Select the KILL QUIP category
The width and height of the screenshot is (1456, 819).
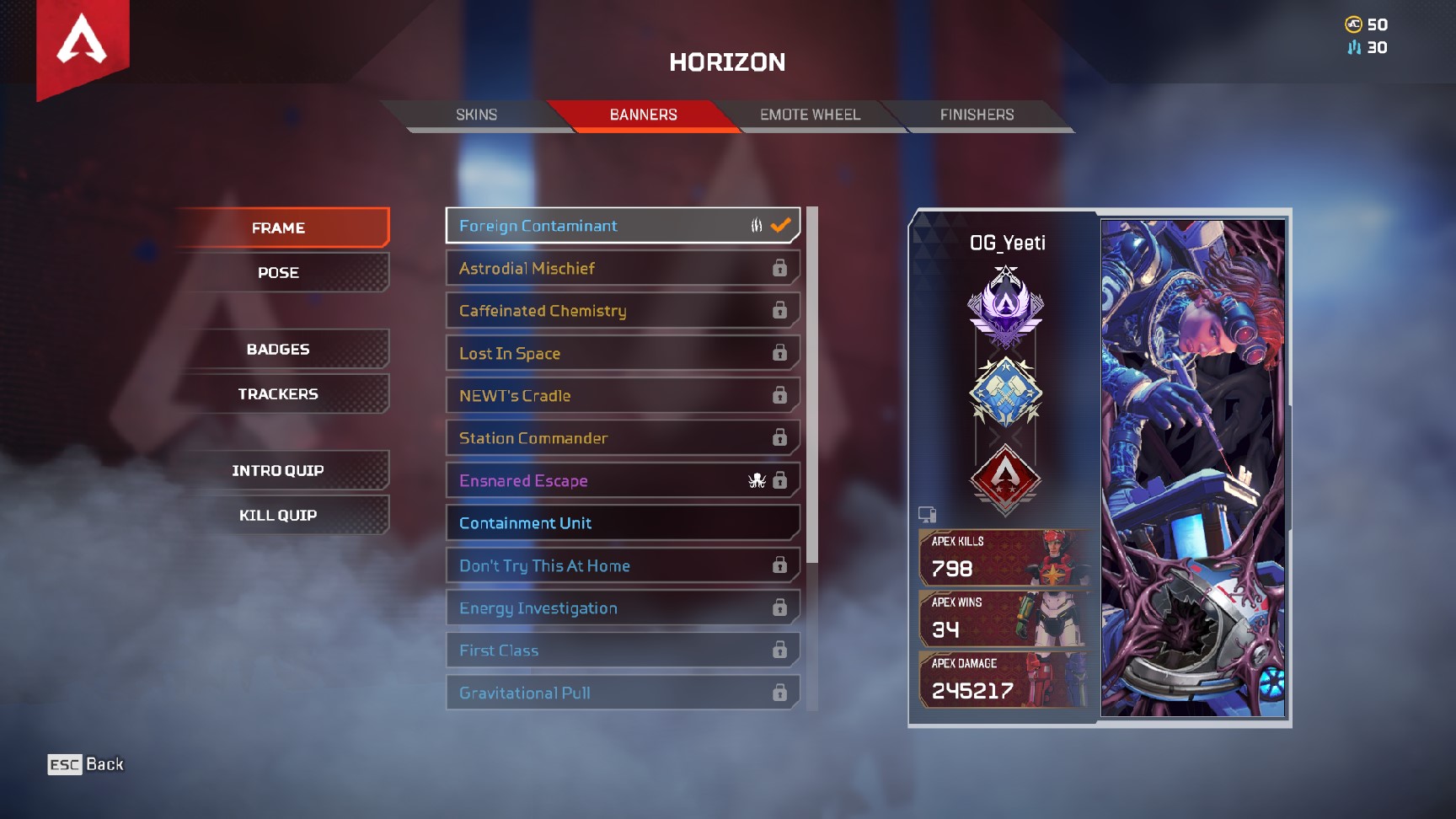279,514
